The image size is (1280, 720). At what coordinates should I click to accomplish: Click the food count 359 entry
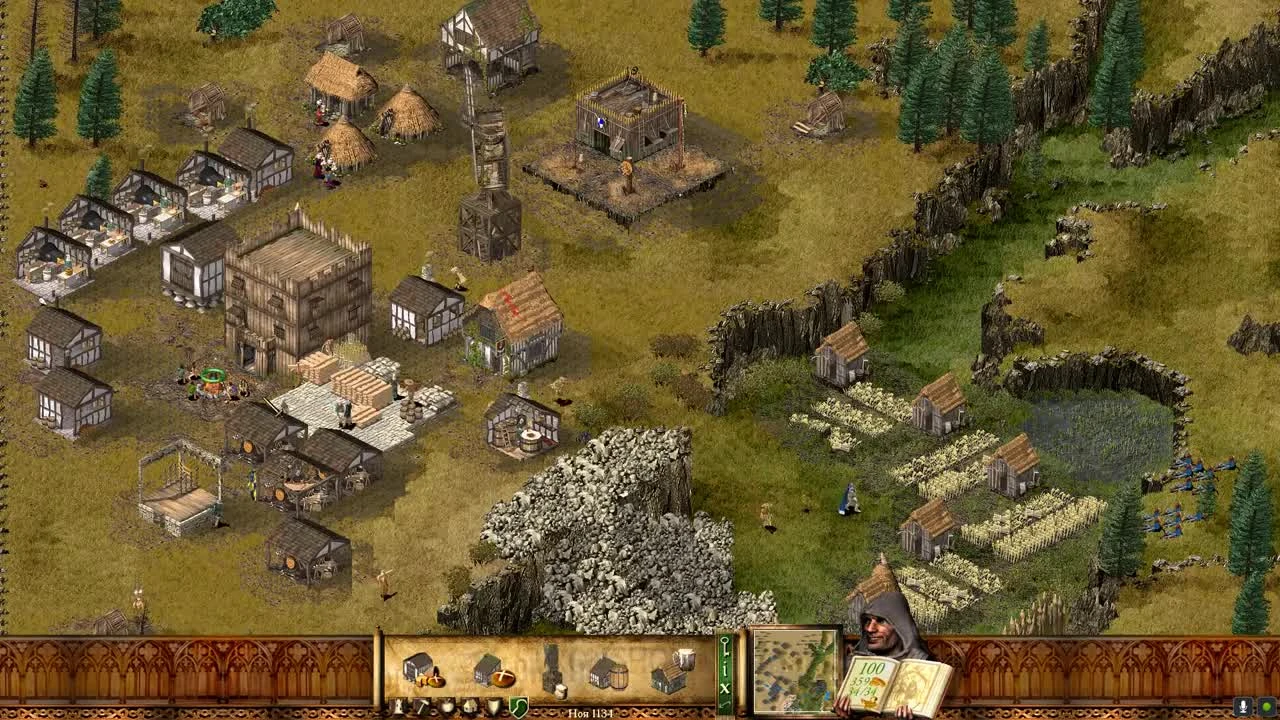click(x=860, y=682)
